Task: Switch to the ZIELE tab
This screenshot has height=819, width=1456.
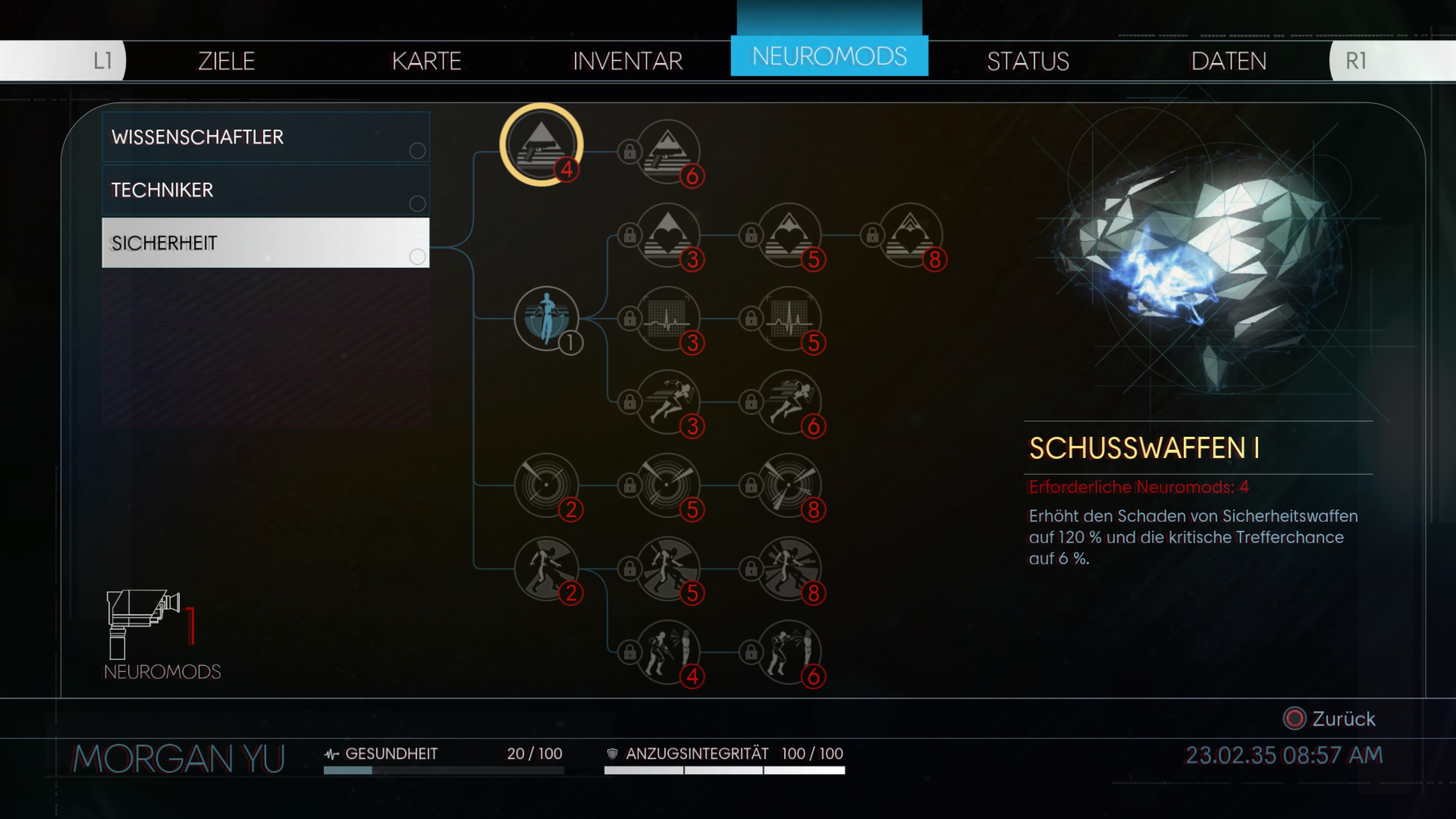Action: point(226,61)
